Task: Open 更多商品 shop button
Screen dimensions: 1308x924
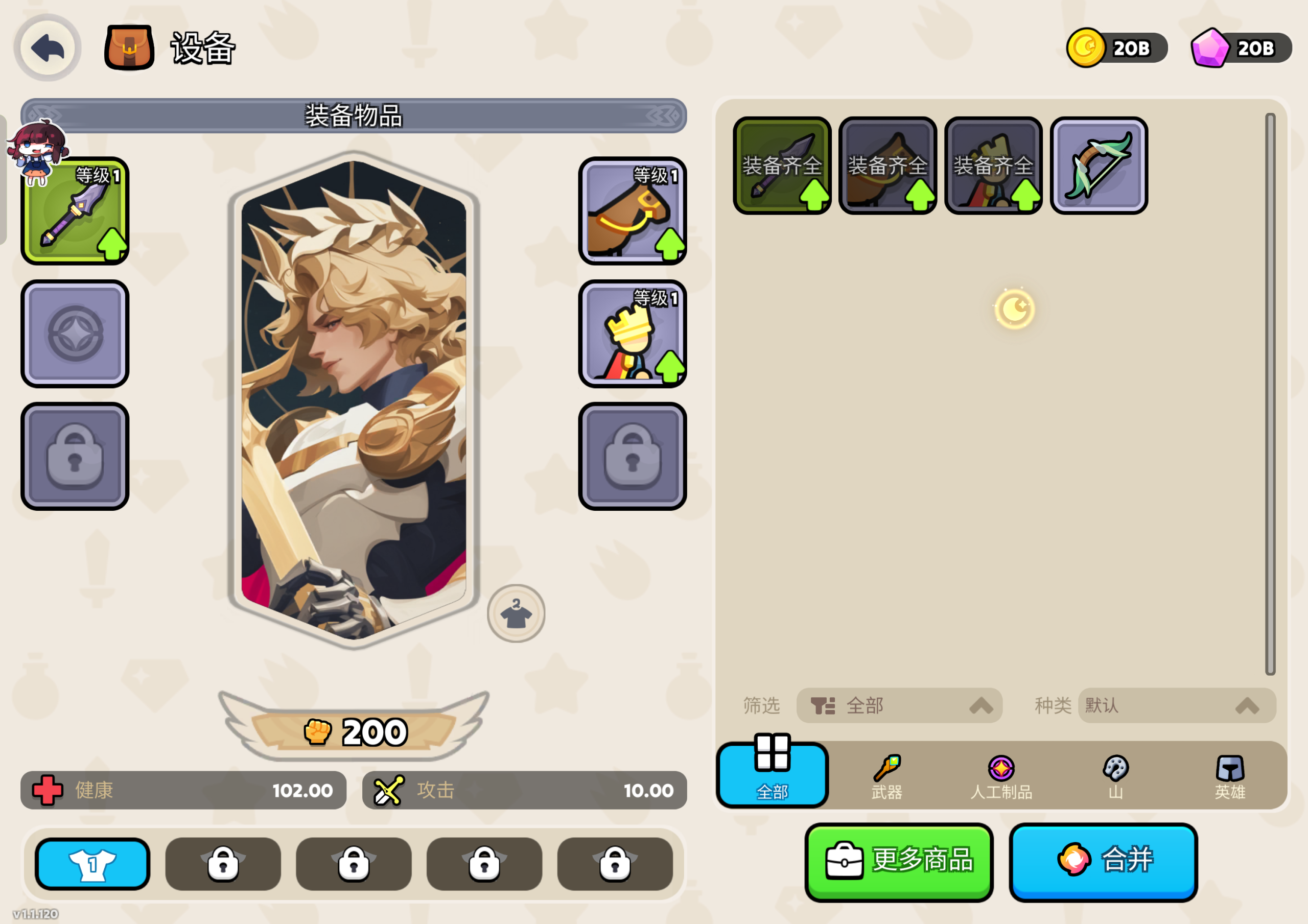Action: coord(898,861)
